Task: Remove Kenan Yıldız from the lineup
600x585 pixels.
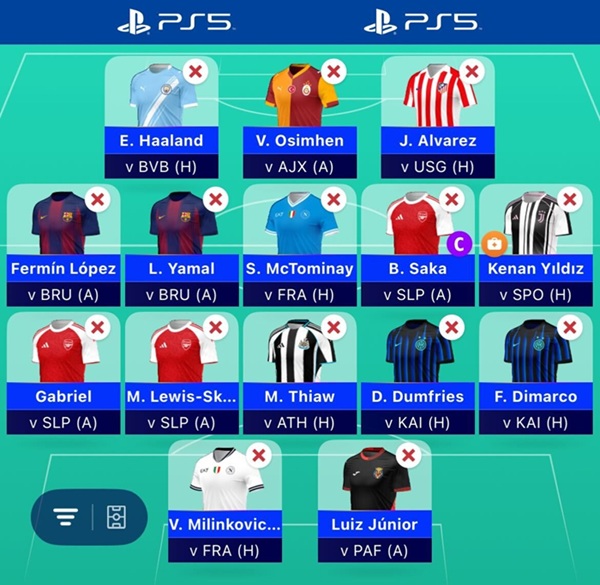Action: pyautogui.click(x=569, y=199)
